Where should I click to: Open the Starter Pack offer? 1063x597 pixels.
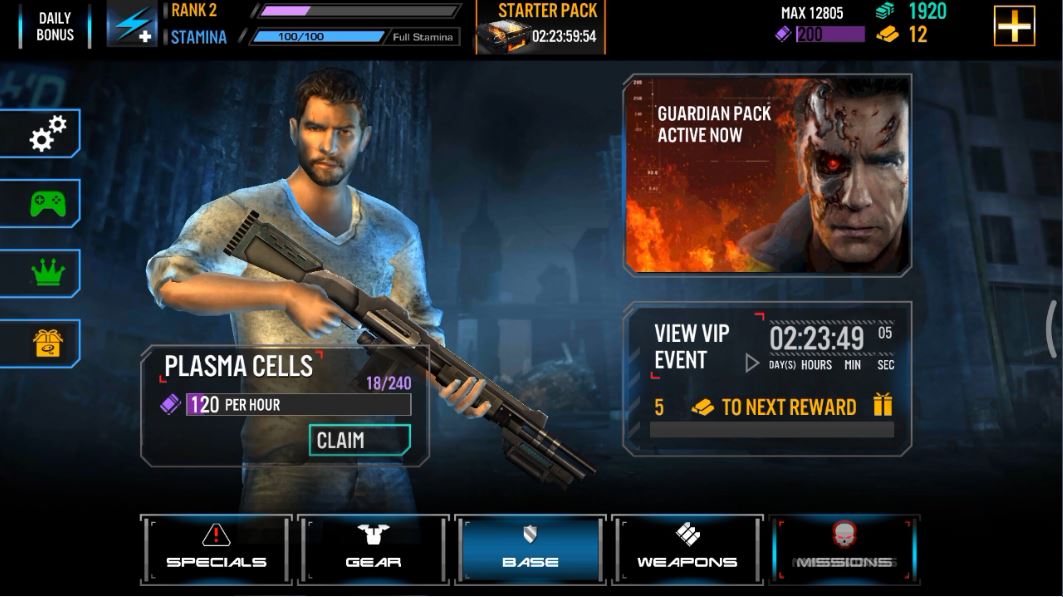[x=540, y=27]
